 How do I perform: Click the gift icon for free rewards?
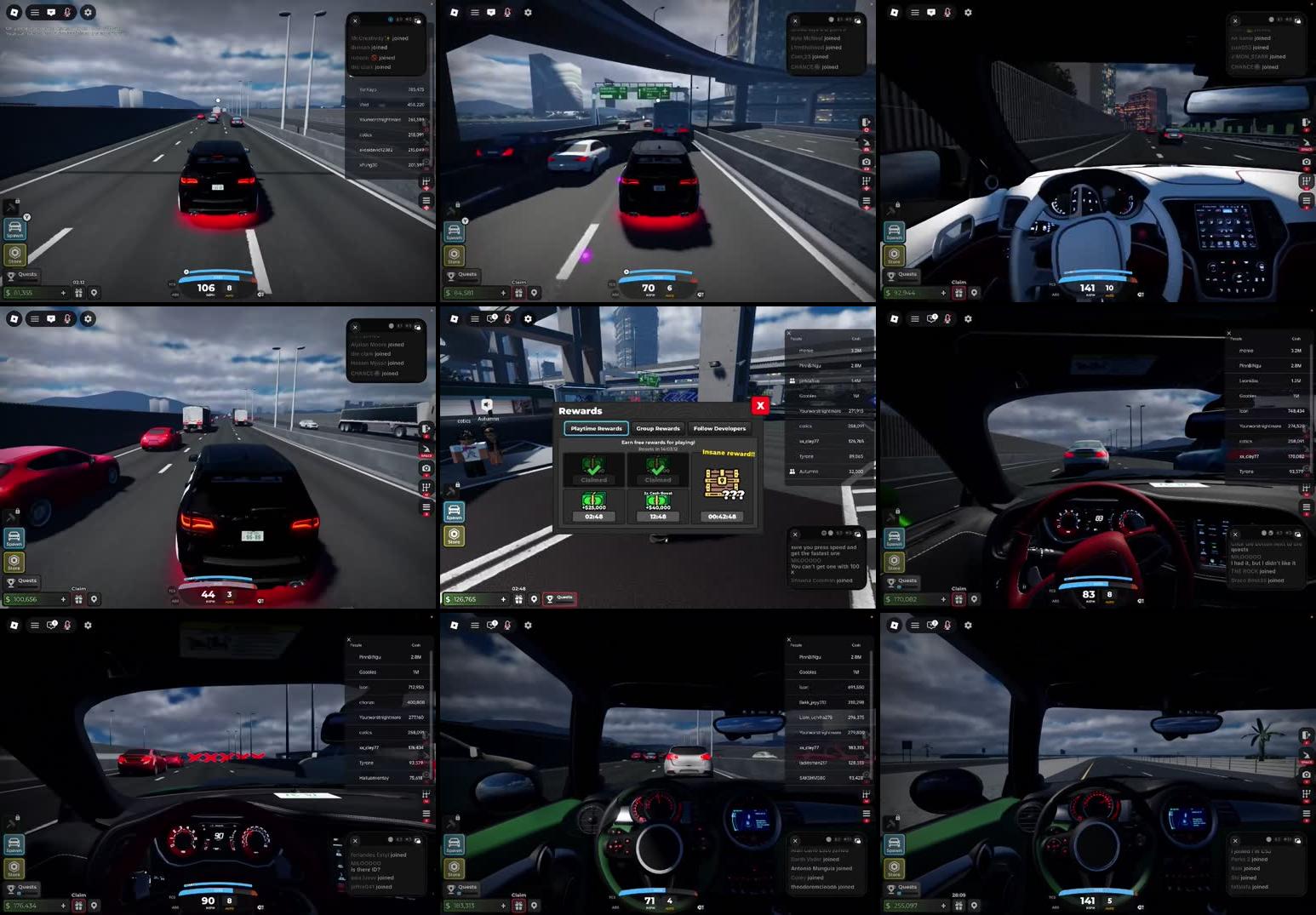(x=520, y=598)
